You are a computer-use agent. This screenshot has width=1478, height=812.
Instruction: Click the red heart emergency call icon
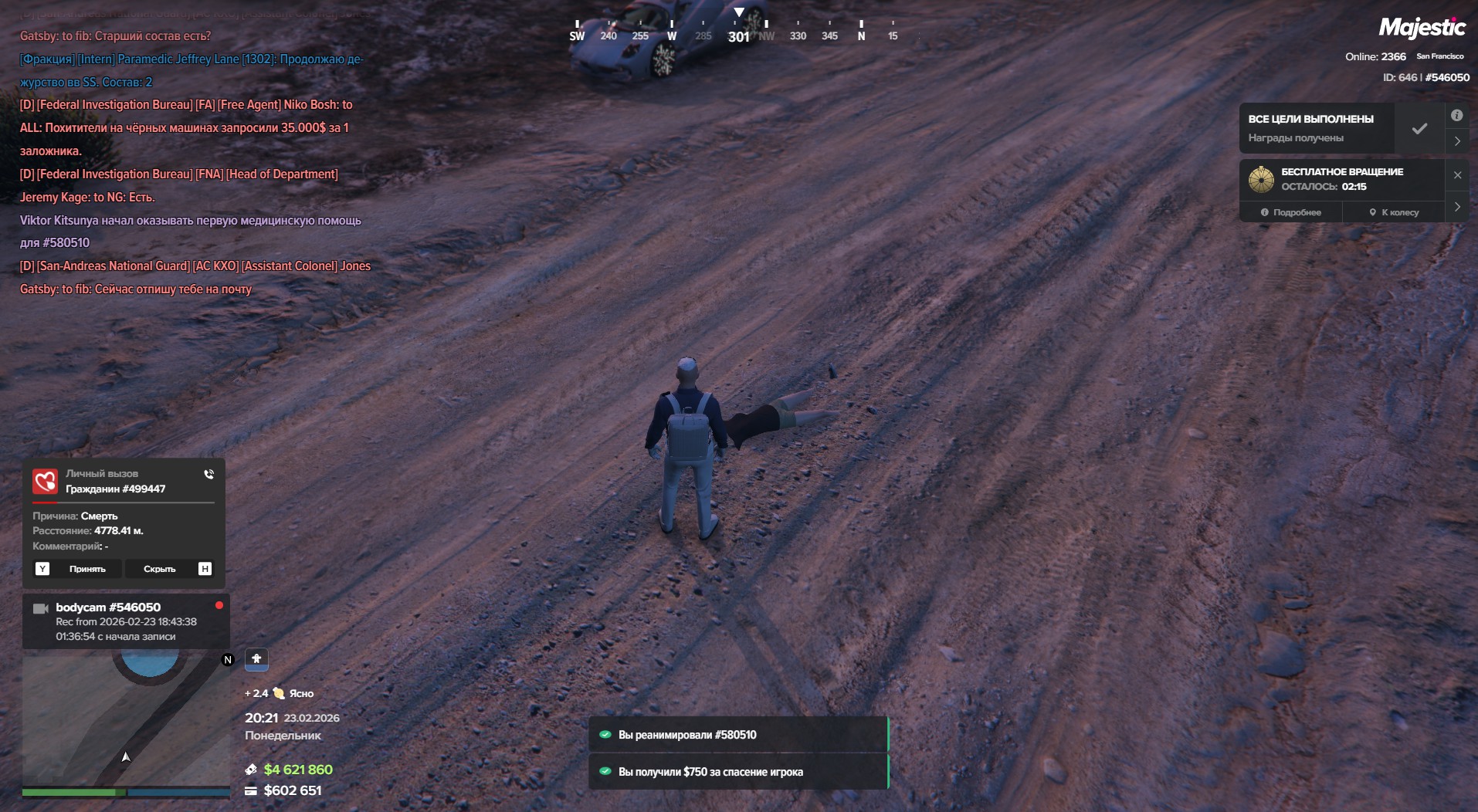pos(45,481)
